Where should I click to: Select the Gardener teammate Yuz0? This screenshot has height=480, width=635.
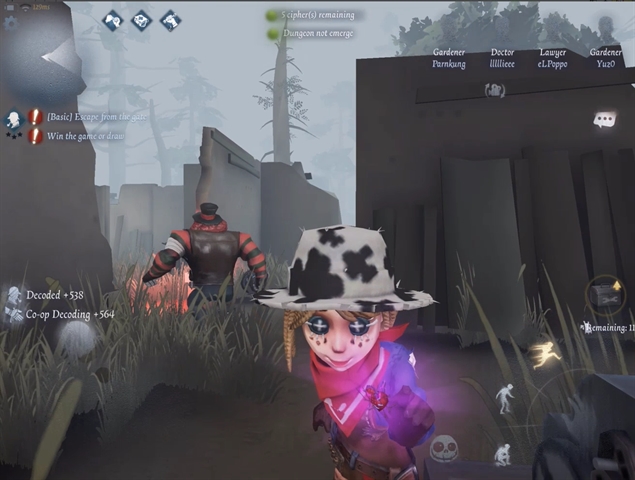[605, 58]
